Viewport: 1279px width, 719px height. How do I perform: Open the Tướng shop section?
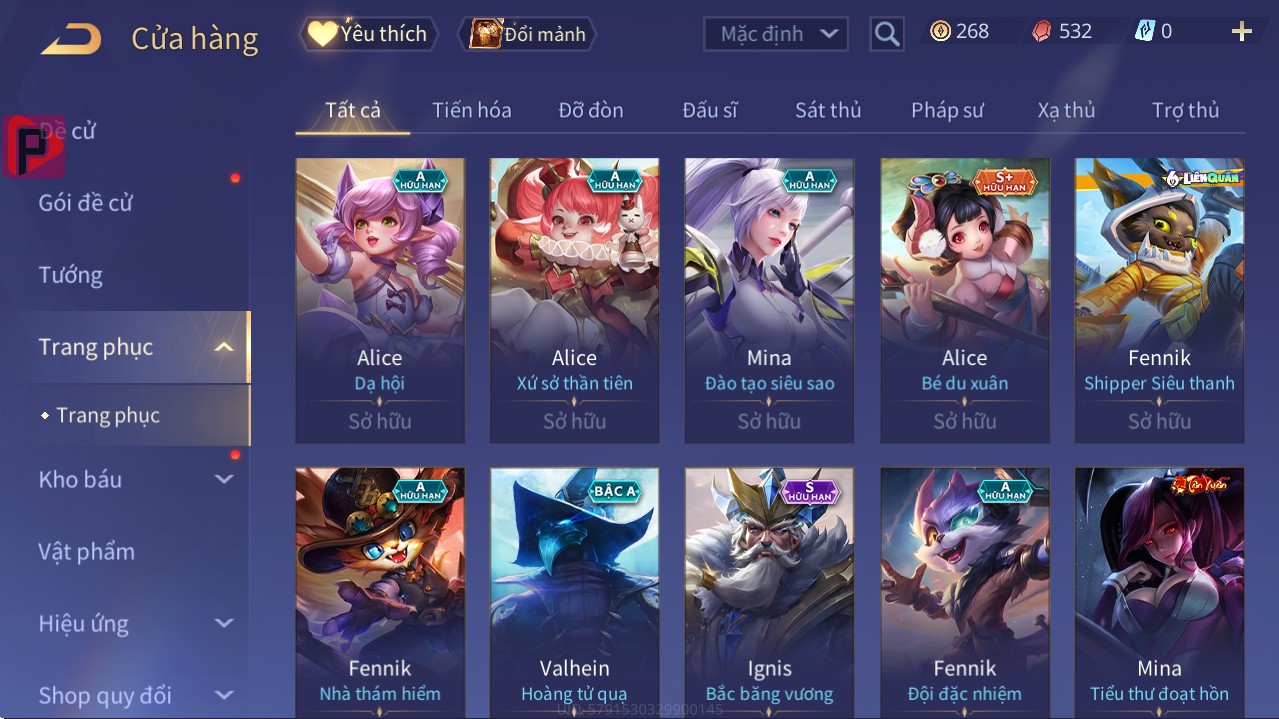pyautogui.click(x=71, y=275)
